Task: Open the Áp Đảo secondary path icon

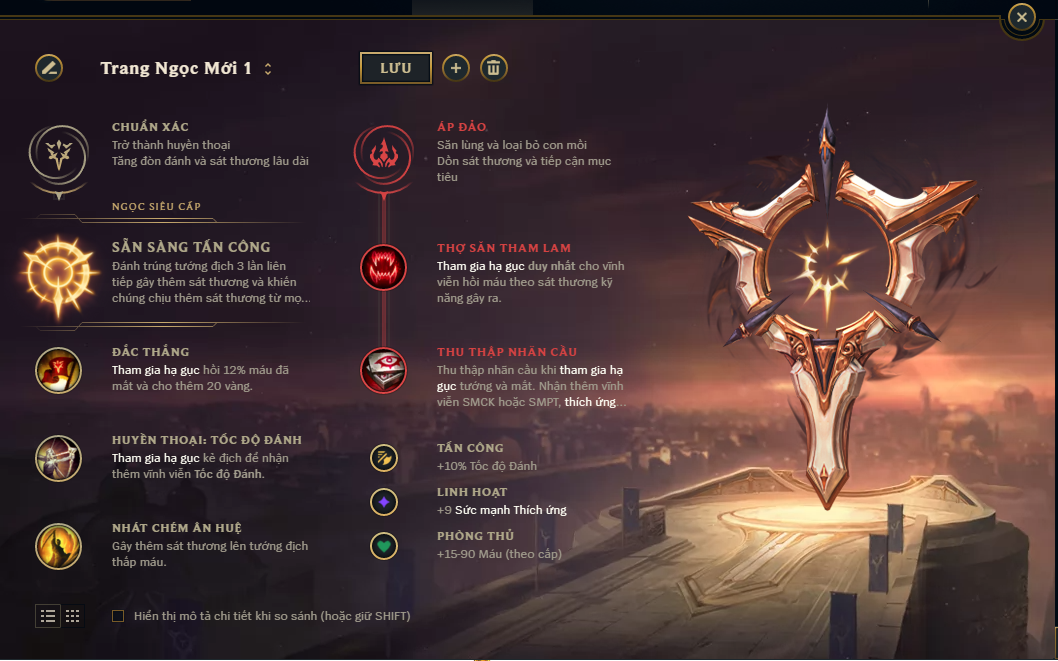Action: (x=383, y=153)
